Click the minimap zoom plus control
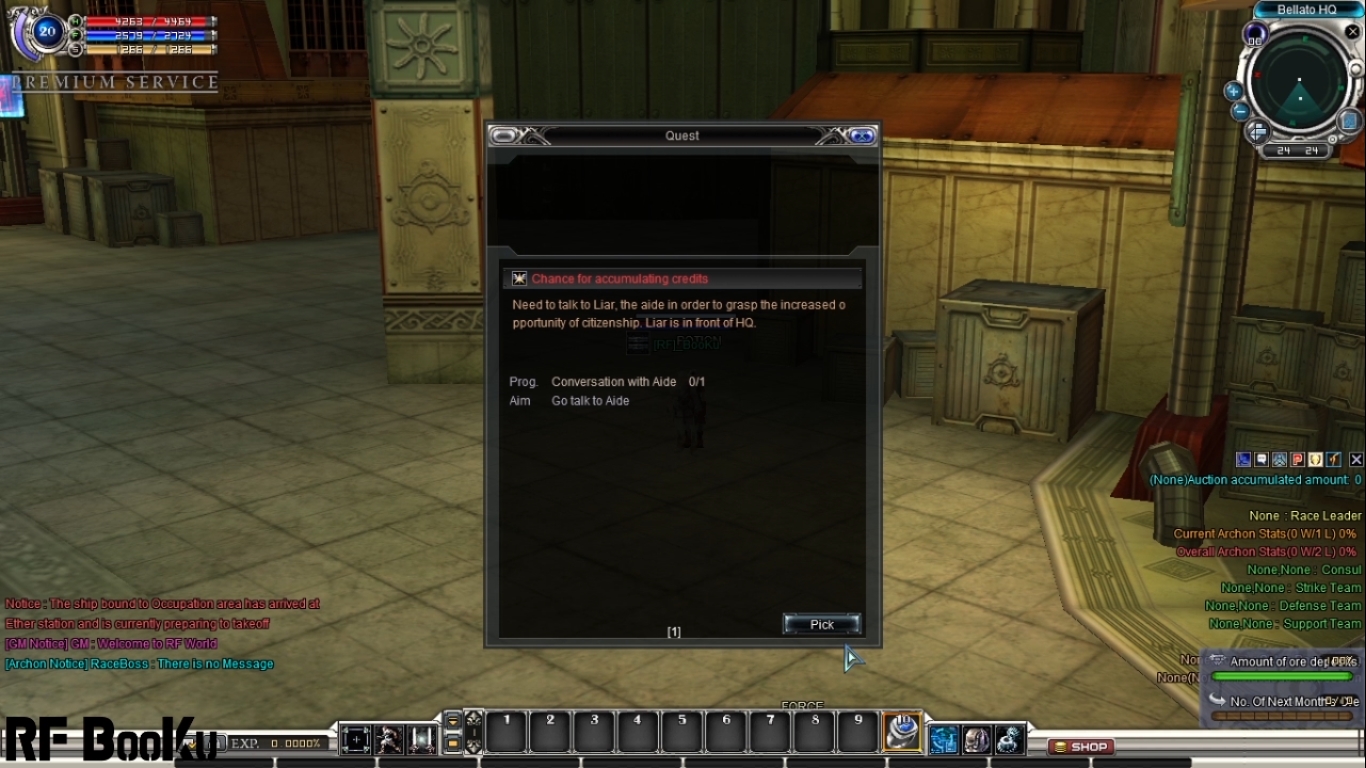Image resolution: width=1366 pixels, height=768 pixels. pos(1233,91)
